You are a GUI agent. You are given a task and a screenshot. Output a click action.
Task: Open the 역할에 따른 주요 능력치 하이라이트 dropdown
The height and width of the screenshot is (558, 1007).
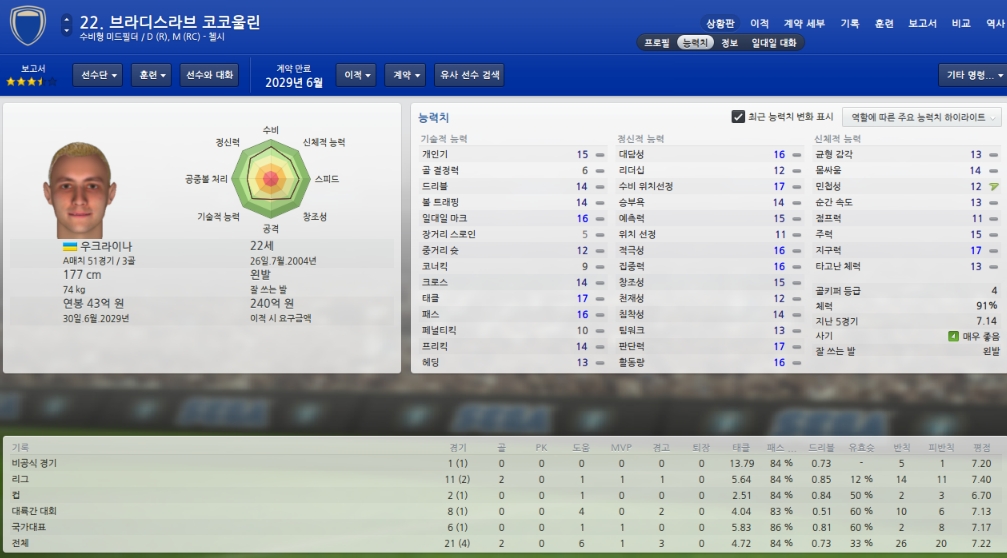[920, 117]
